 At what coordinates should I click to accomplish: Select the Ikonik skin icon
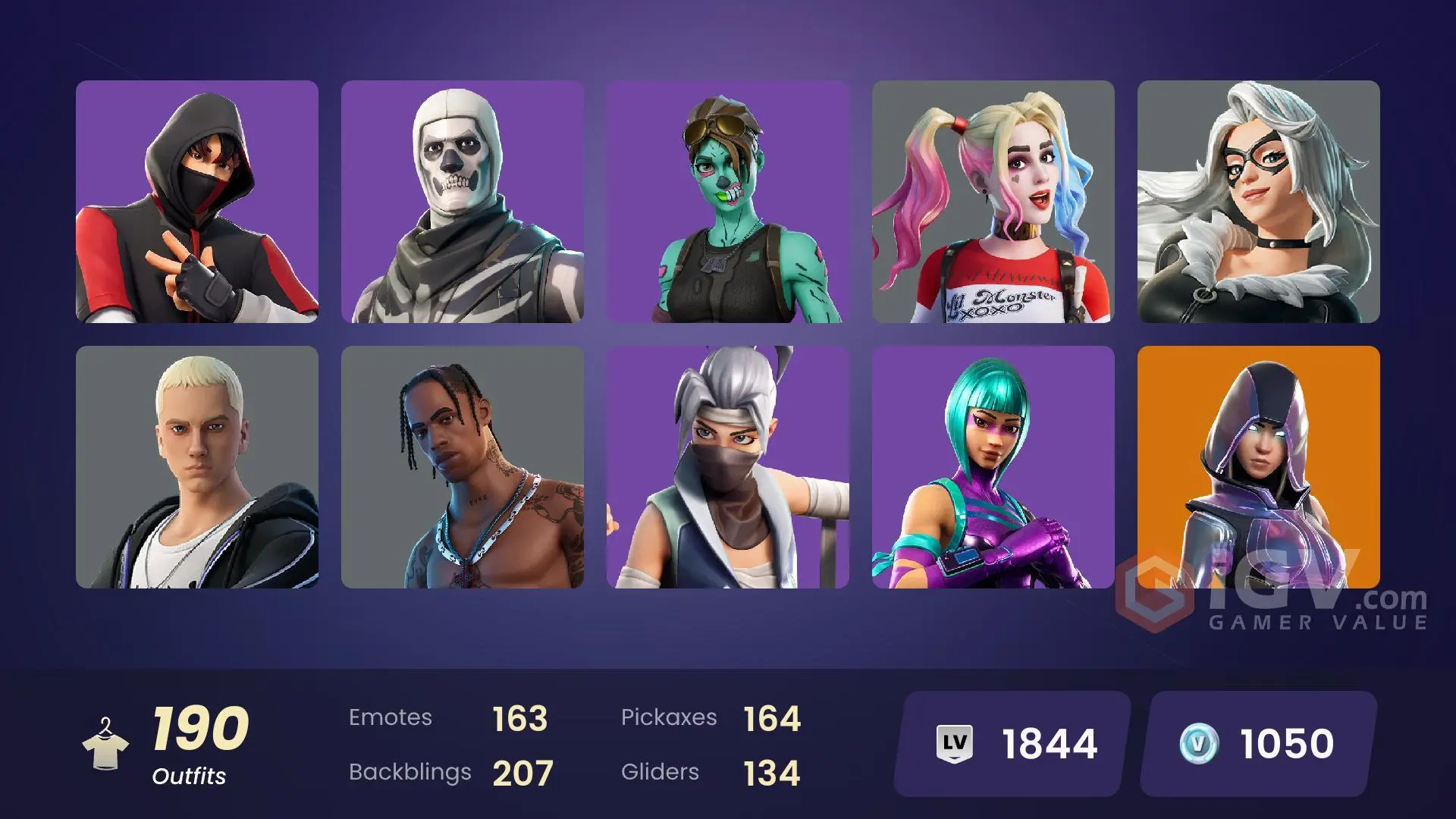[197, 201]
